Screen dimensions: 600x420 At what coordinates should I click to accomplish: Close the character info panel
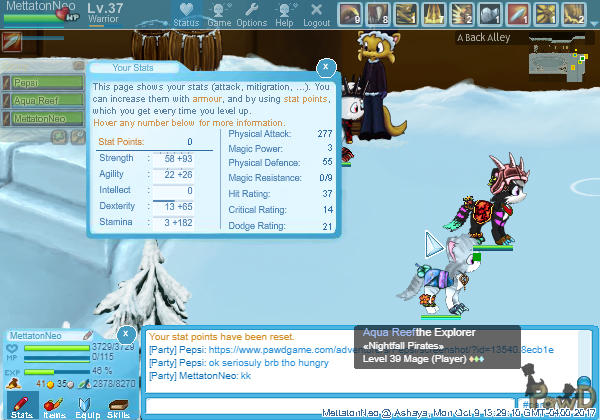126,333
